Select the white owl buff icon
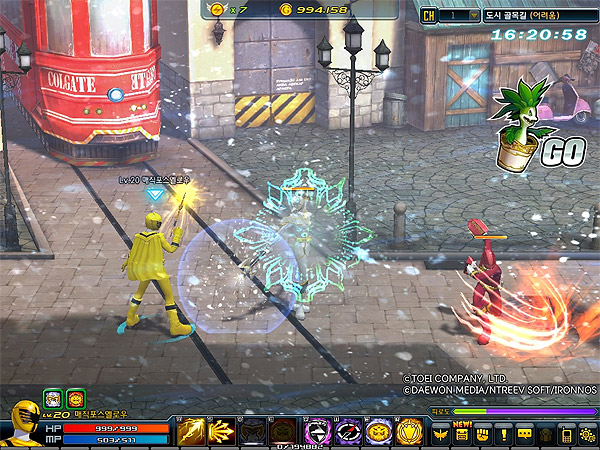The image size is (600, 450). (52, 398)
